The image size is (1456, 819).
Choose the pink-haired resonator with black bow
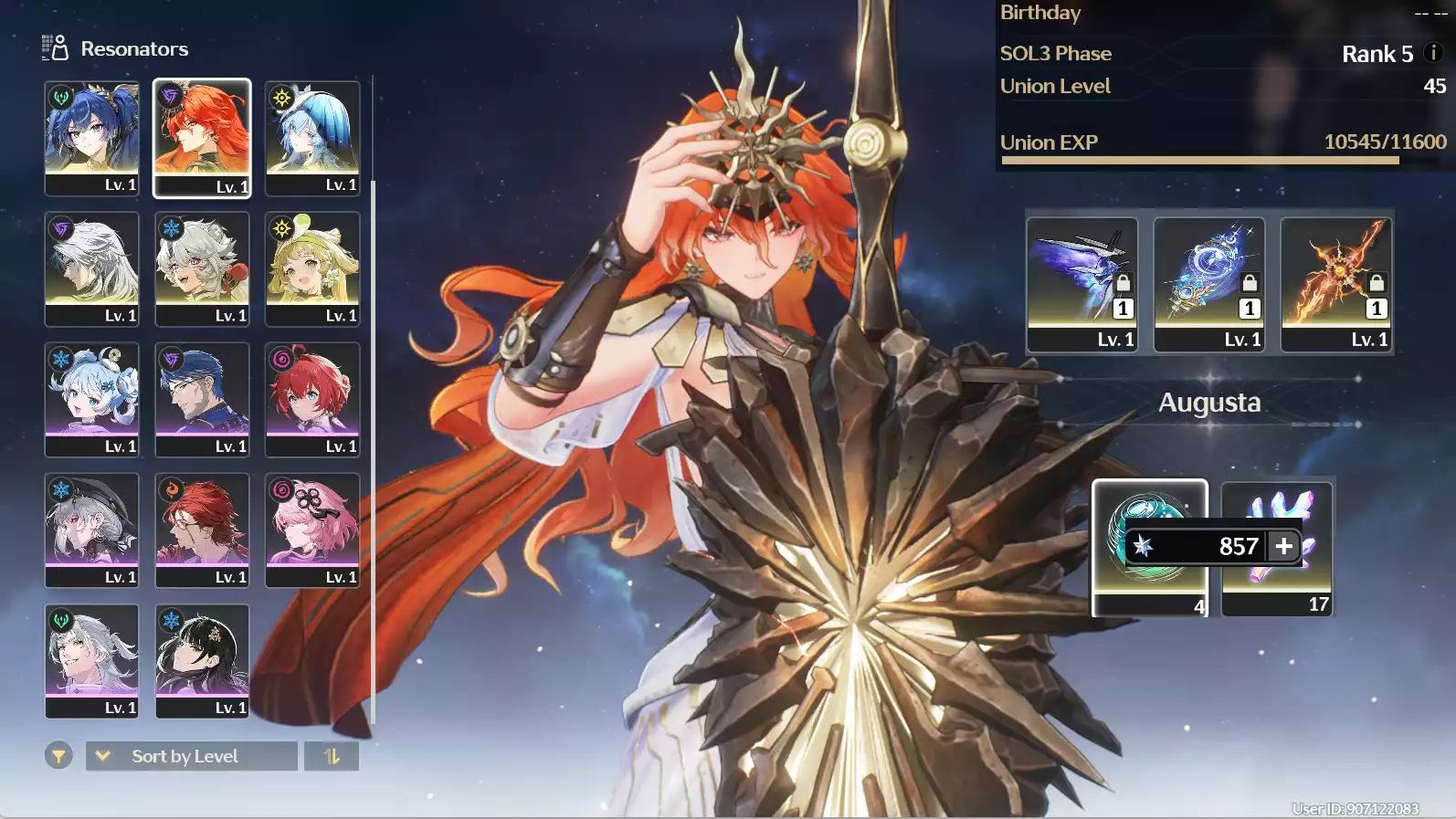[x=312, y=530]
